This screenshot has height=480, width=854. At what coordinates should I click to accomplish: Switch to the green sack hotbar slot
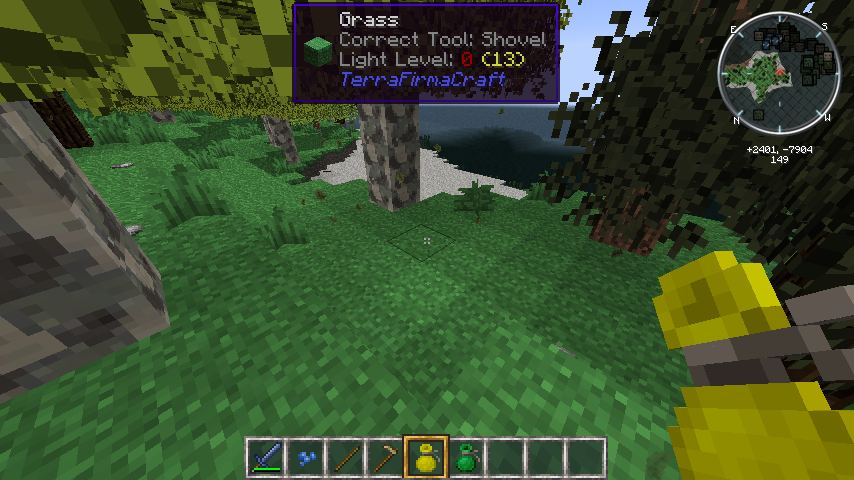click(465, 458)
